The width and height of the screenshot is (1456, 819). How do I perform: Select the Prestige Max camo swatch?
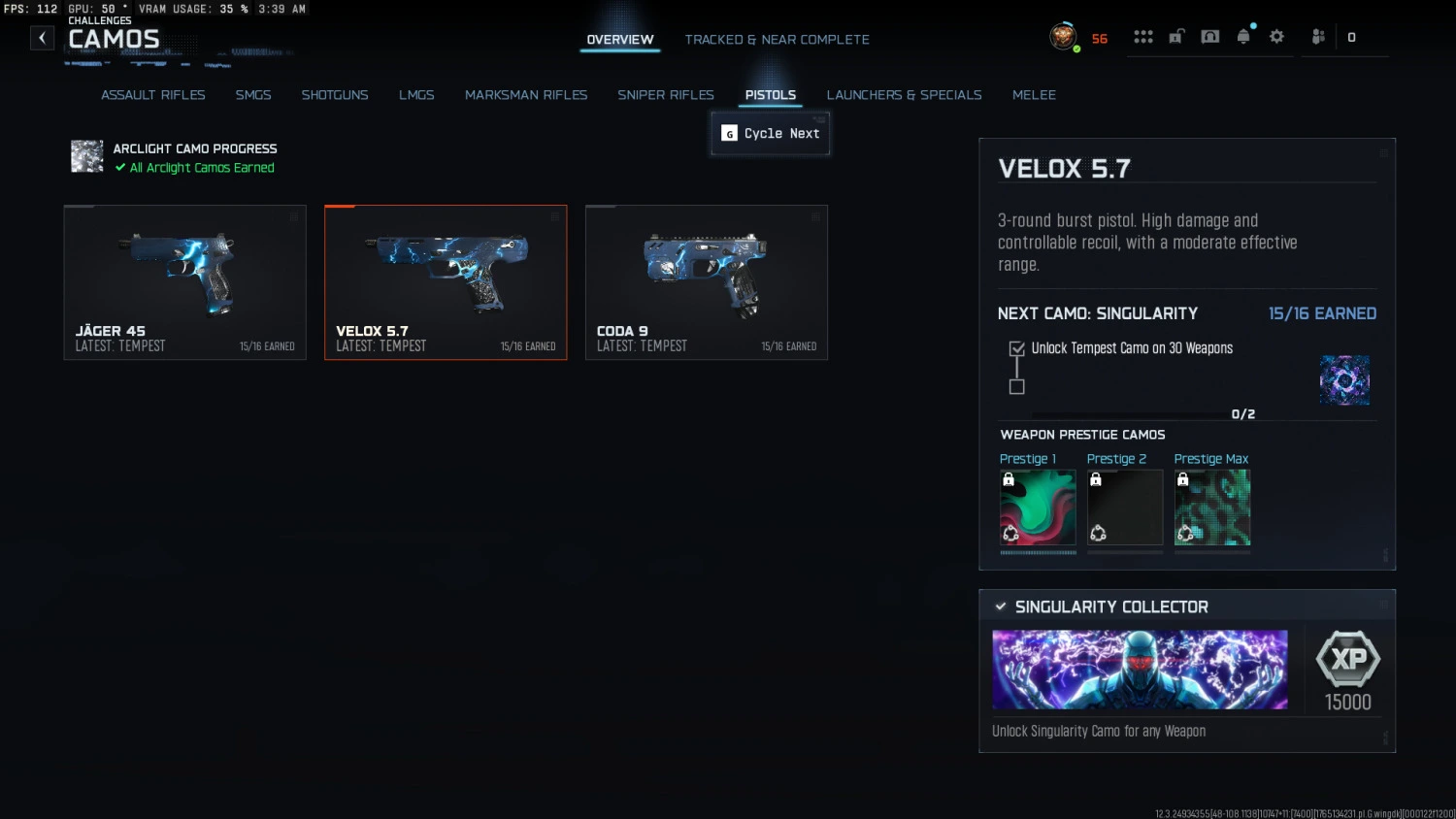tap(1211, 506)
